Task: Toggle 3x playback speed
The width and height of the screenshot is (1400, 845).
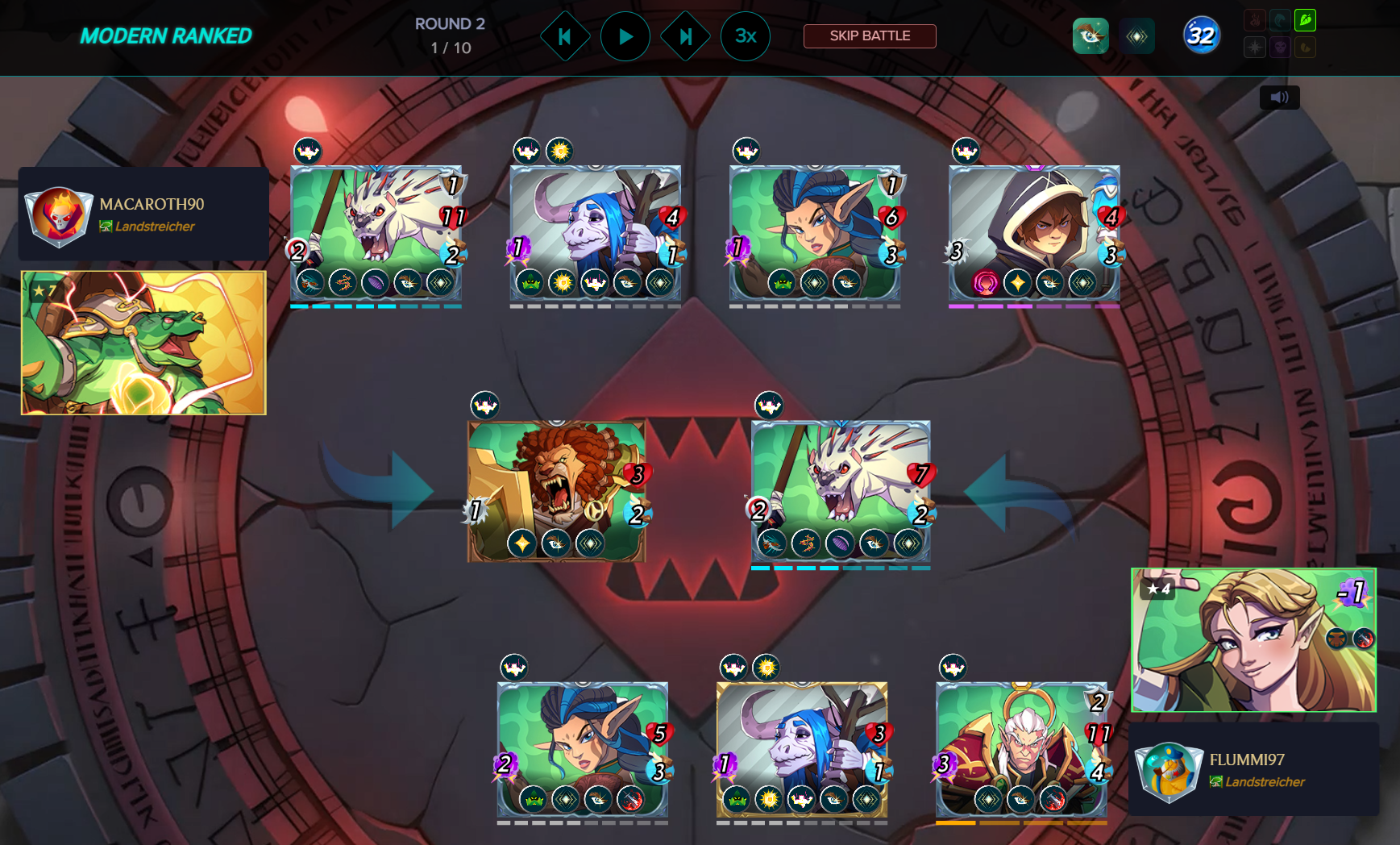Action: tap(746, 36)
